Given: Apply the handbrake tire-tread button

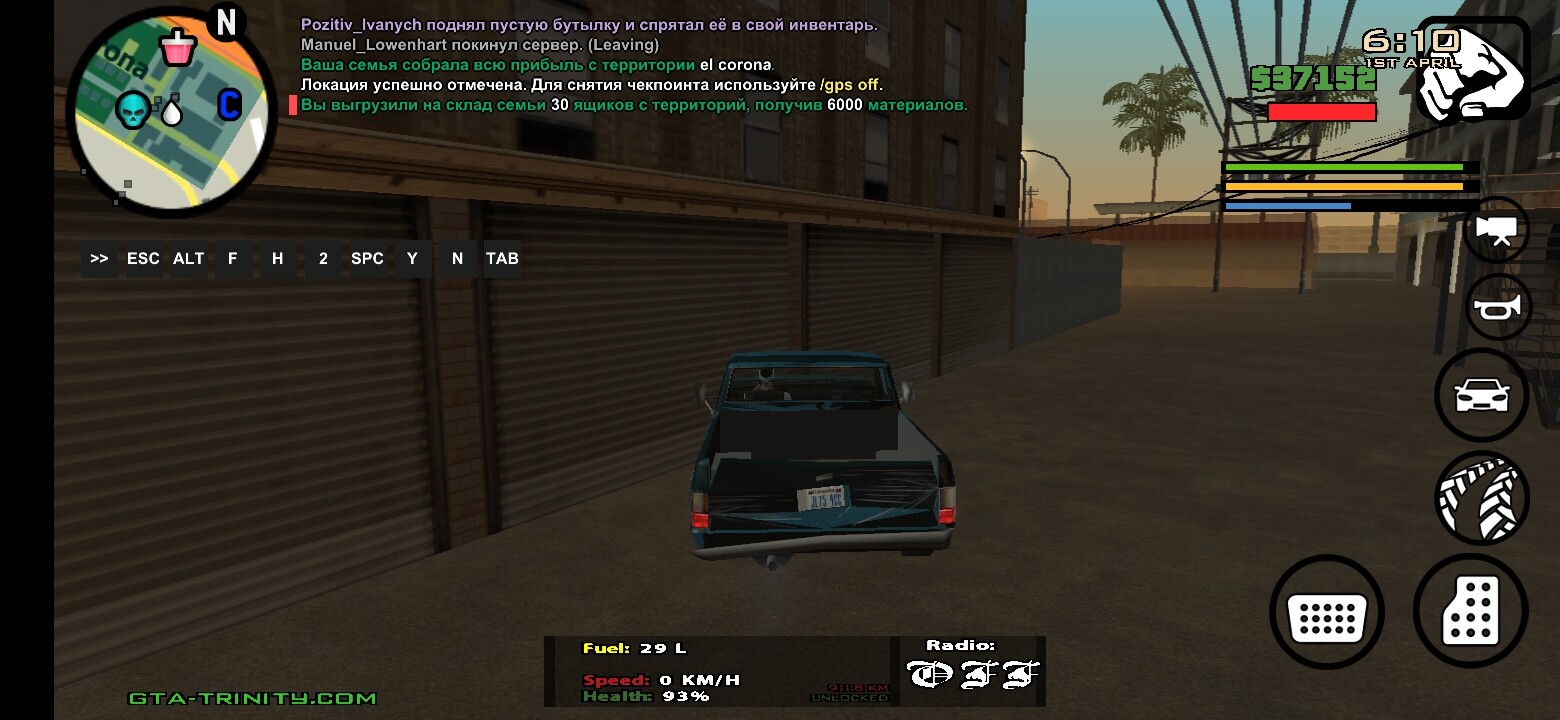Looking at the screenshot, I should (1481, 497).
